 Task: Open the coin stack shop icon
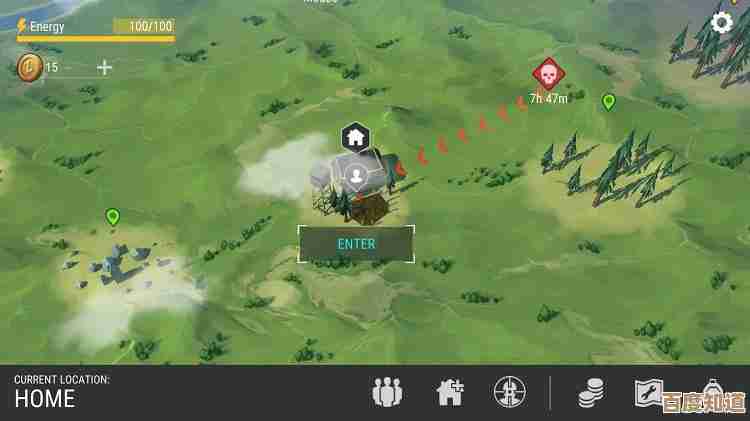(x=591, y=393)
